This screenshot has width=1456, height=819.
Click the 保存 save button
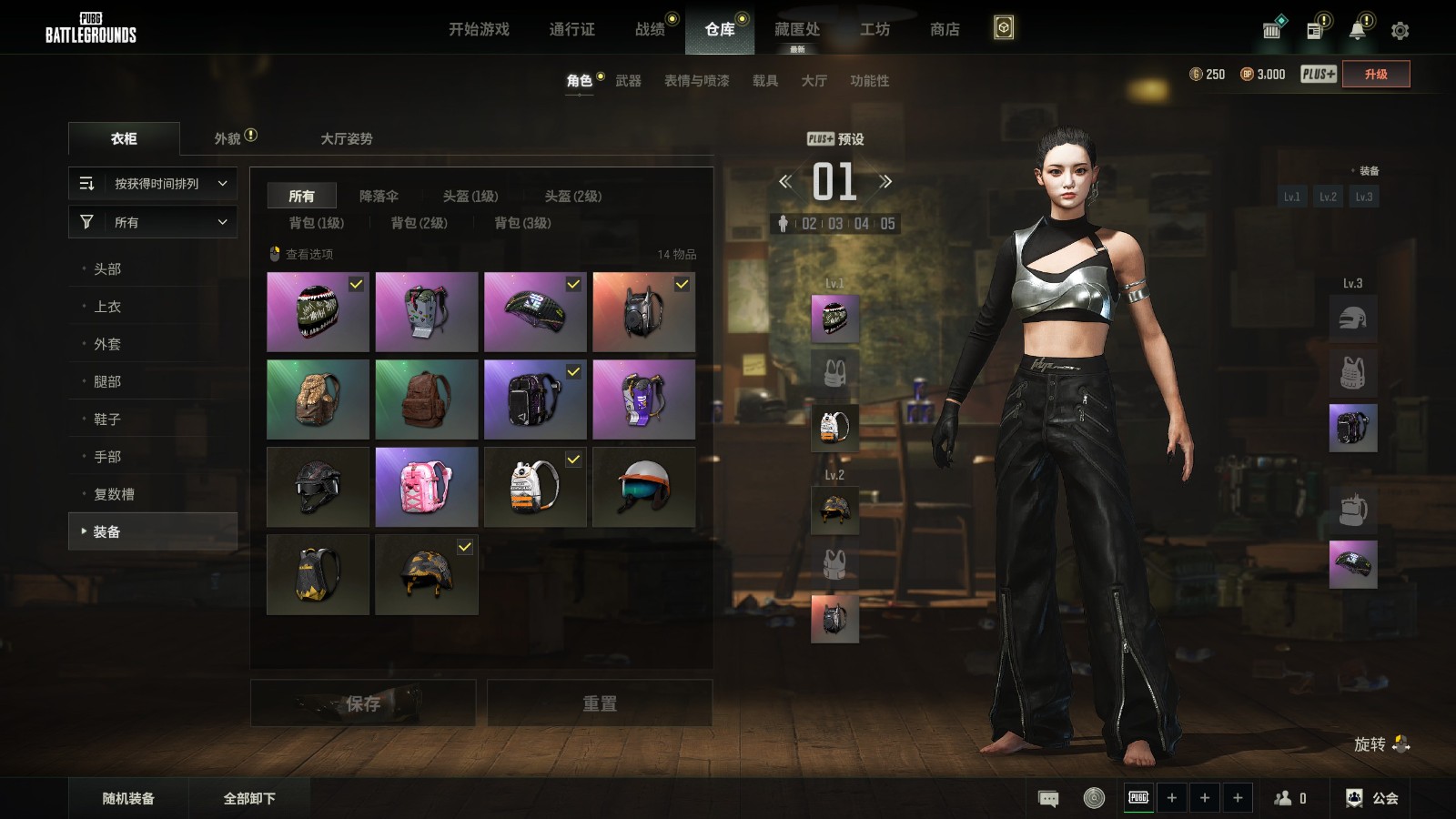coord(363,703)
